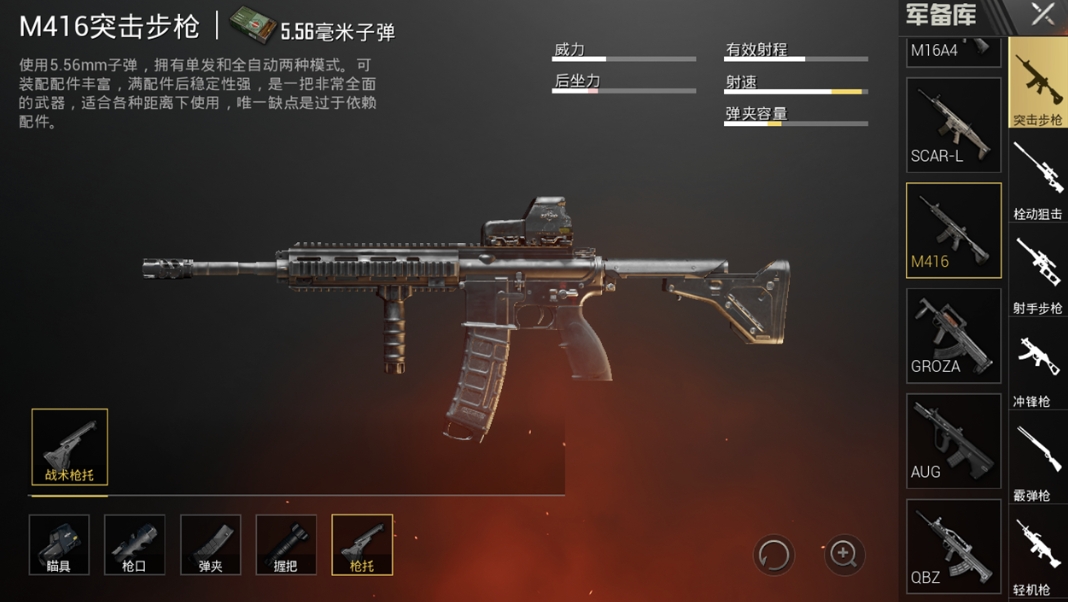The height and width of the screenshot is (602, 1068).
Task: Show the 霰弹枪 category
Action: [x=1038, y=462]
